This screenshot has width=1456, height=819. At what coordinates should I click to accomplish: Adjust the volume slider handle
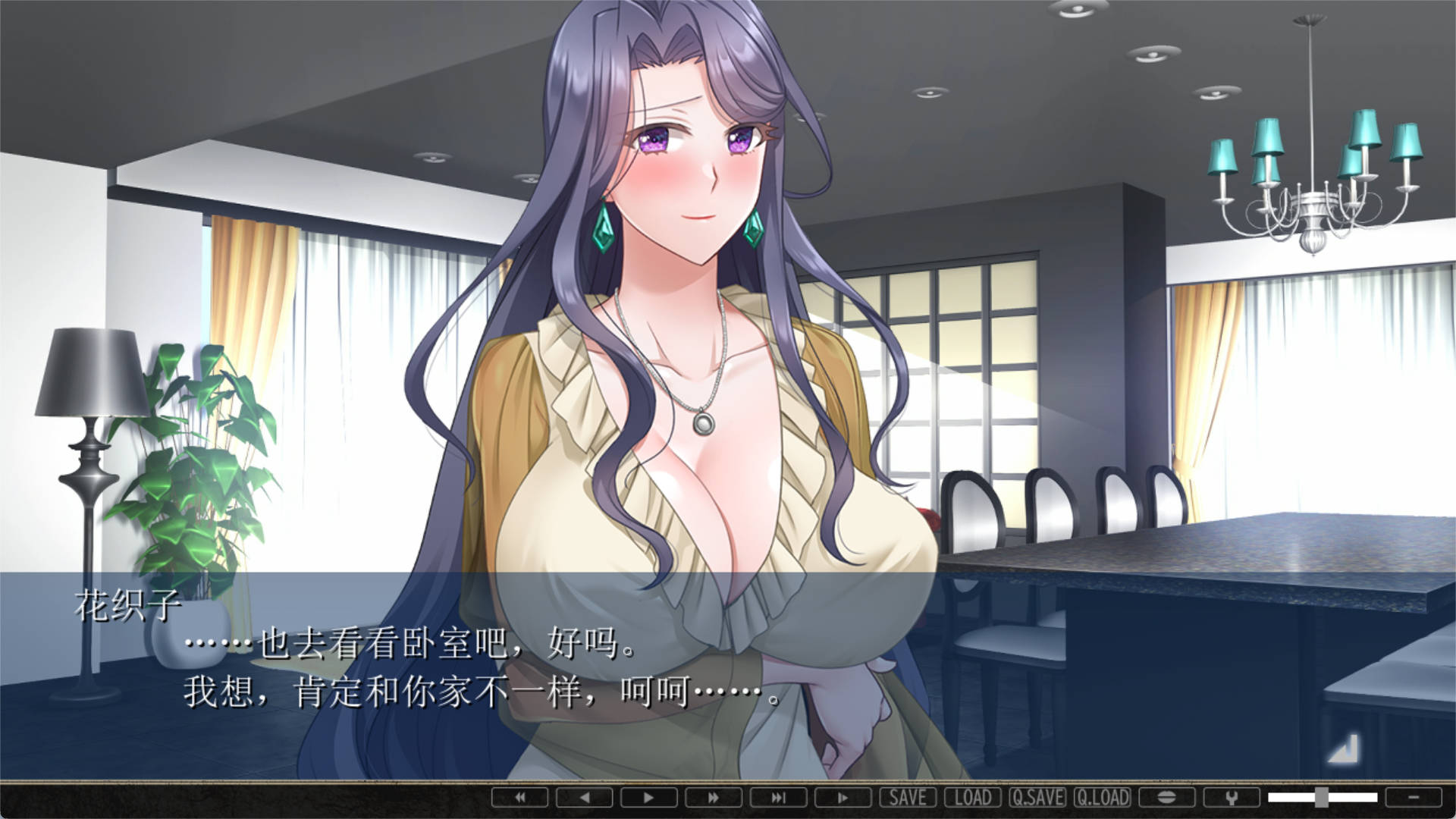tap(1322, 798)
